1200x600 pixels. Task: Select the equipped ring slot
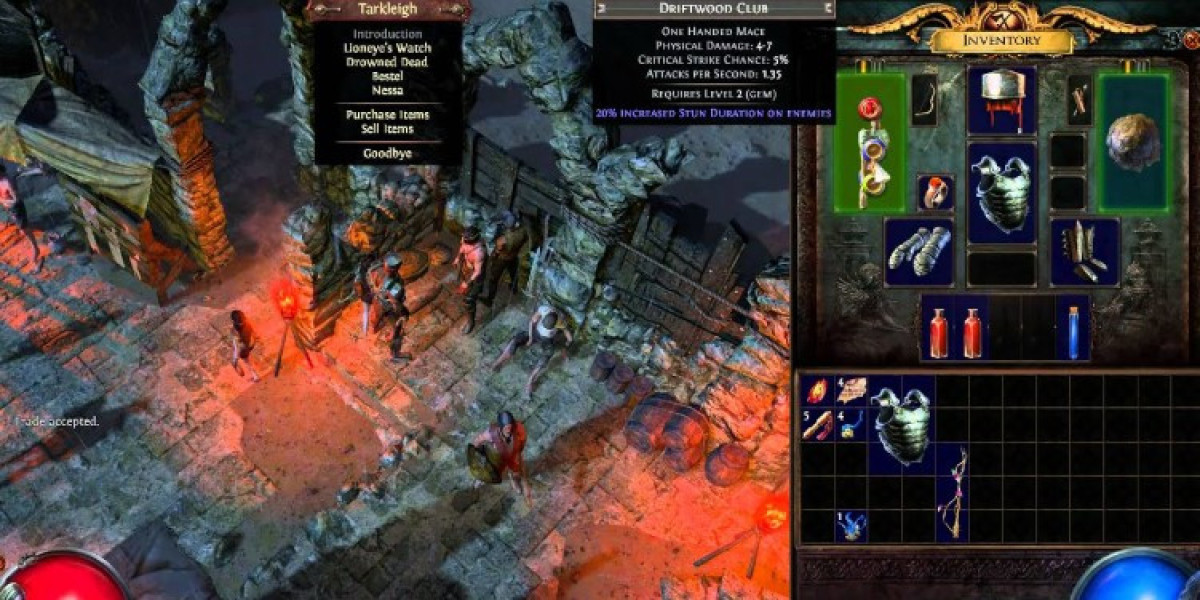pyautogui.click(x=935, y=192)
